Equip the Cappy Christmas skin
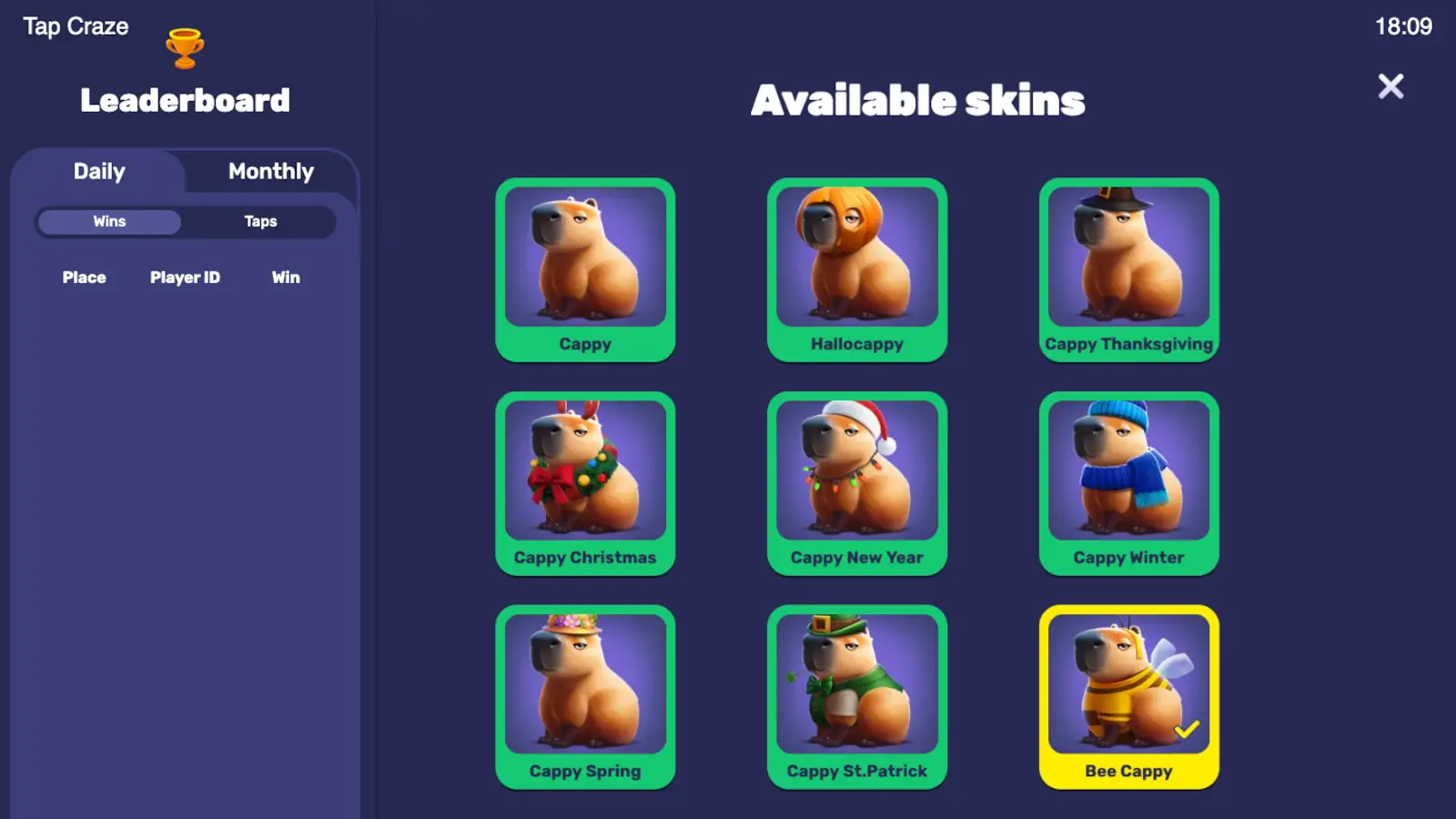 [x=585, y=483]
